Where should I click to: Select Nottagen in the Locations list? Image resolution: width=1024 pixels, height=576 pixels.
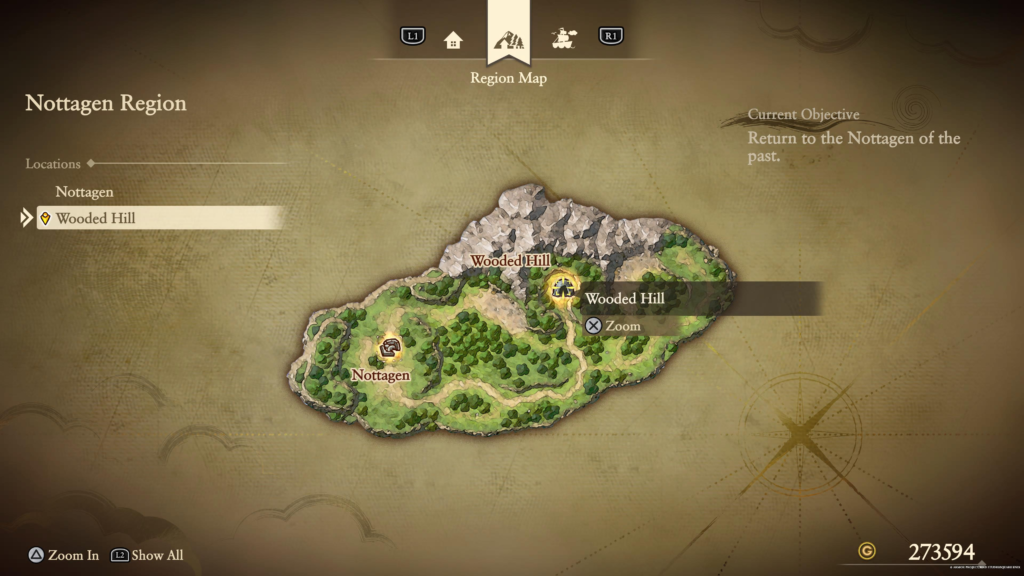(85, 191)
